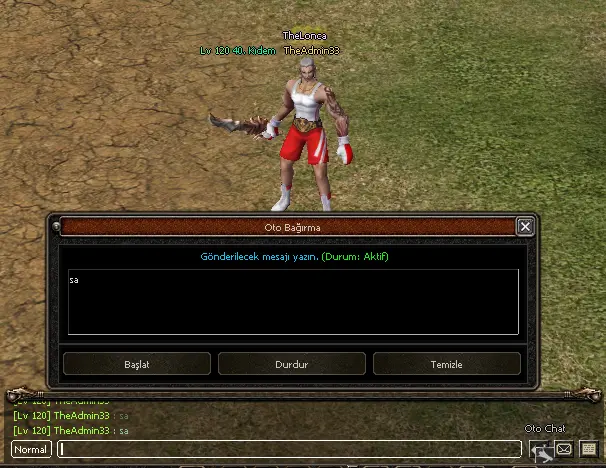Stop auto shout with Durdur
Screen dimensions: 606x468
coord(292,364)
